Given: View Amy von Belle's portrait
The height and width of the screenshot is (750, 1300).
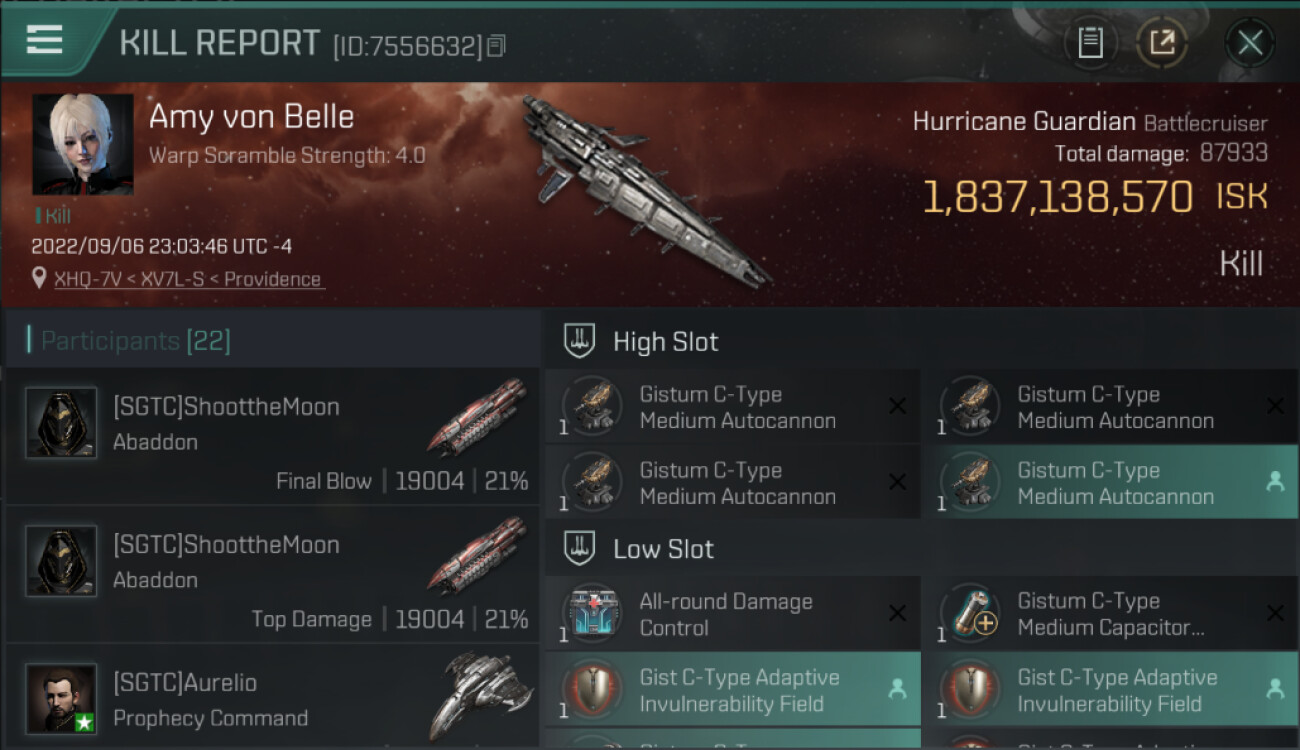Looking at the screenshot, I should [82, 144].
